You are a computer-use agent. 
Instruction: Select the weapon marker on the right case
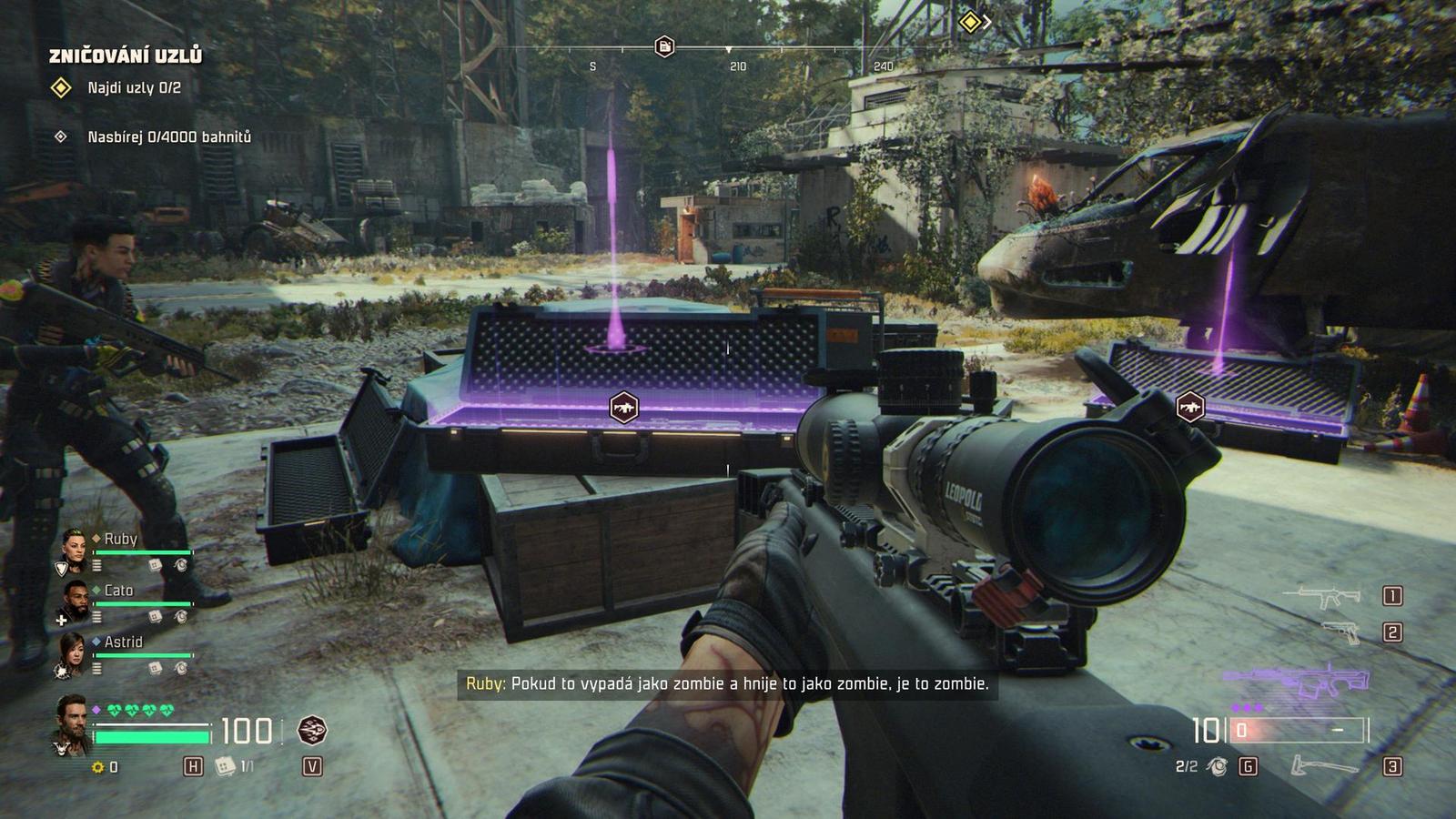(1190, 407)
